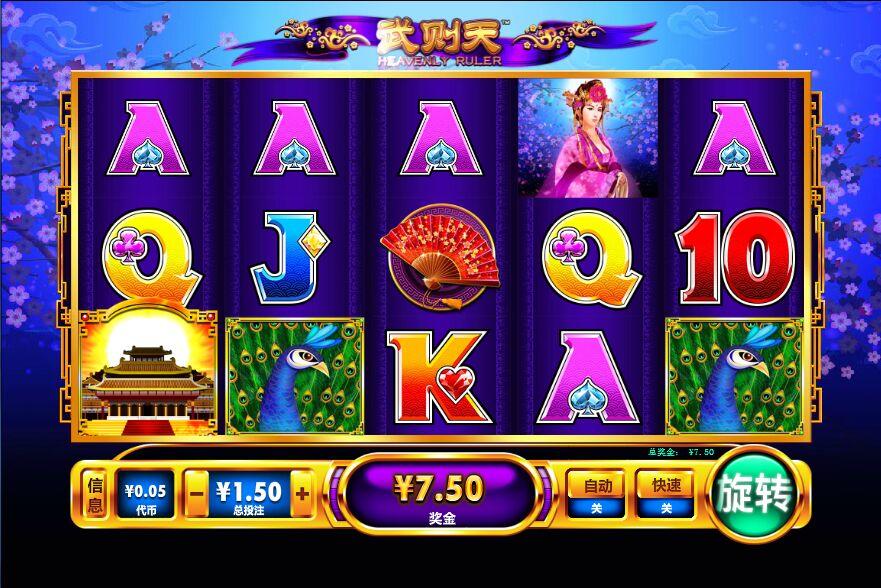Decrease total bet with the minus button
The image size is (881, 588).
[x=197, y=493]
